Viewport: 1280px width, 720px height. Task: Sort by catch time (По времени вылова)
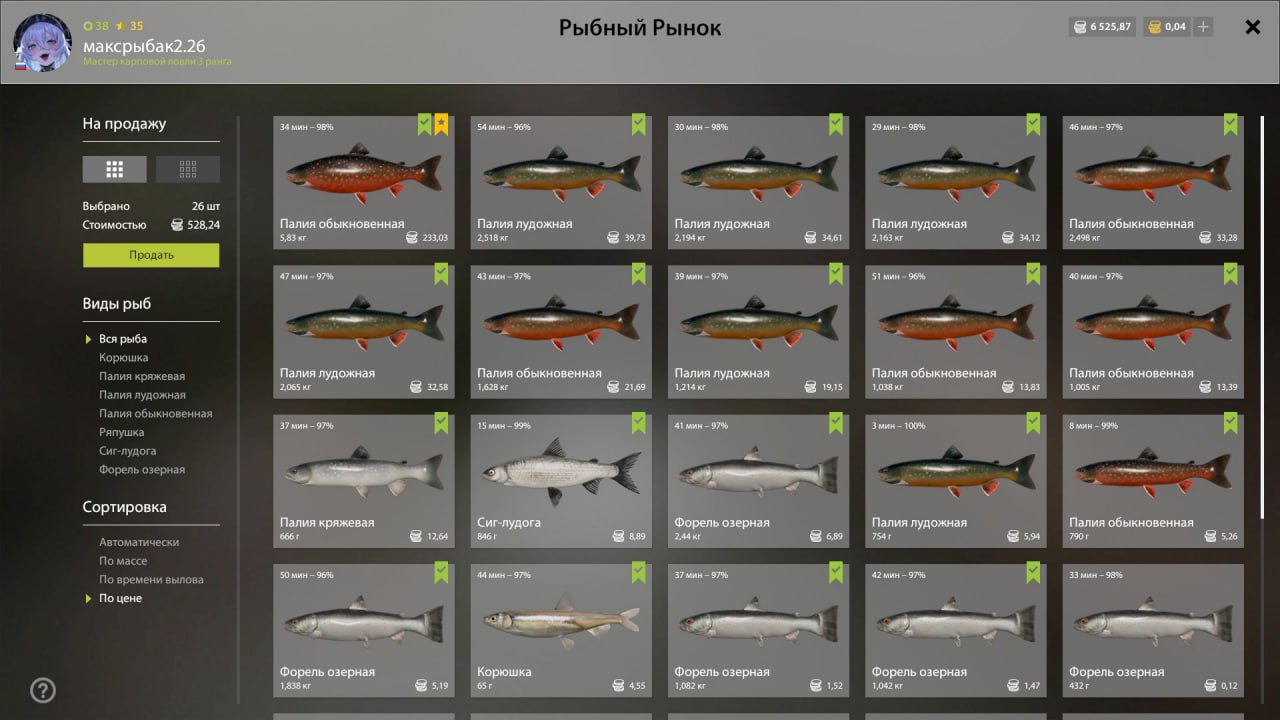pos(151,580)
